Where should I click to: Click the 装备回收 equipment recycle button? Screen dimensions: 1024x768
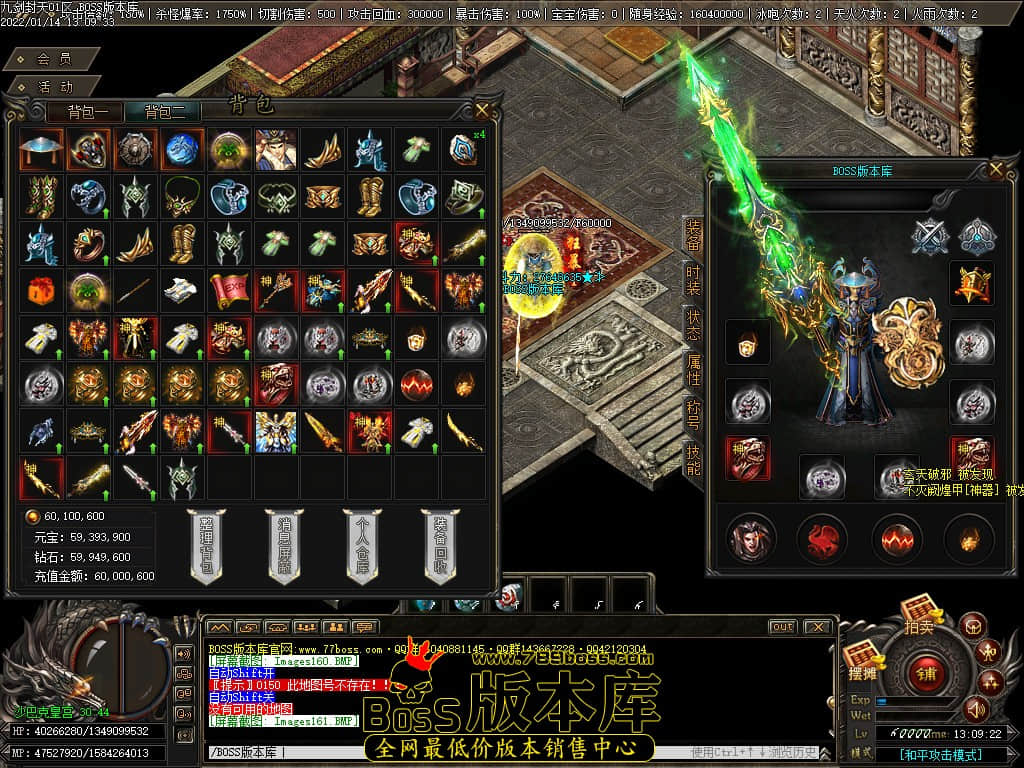pos(439,546)
